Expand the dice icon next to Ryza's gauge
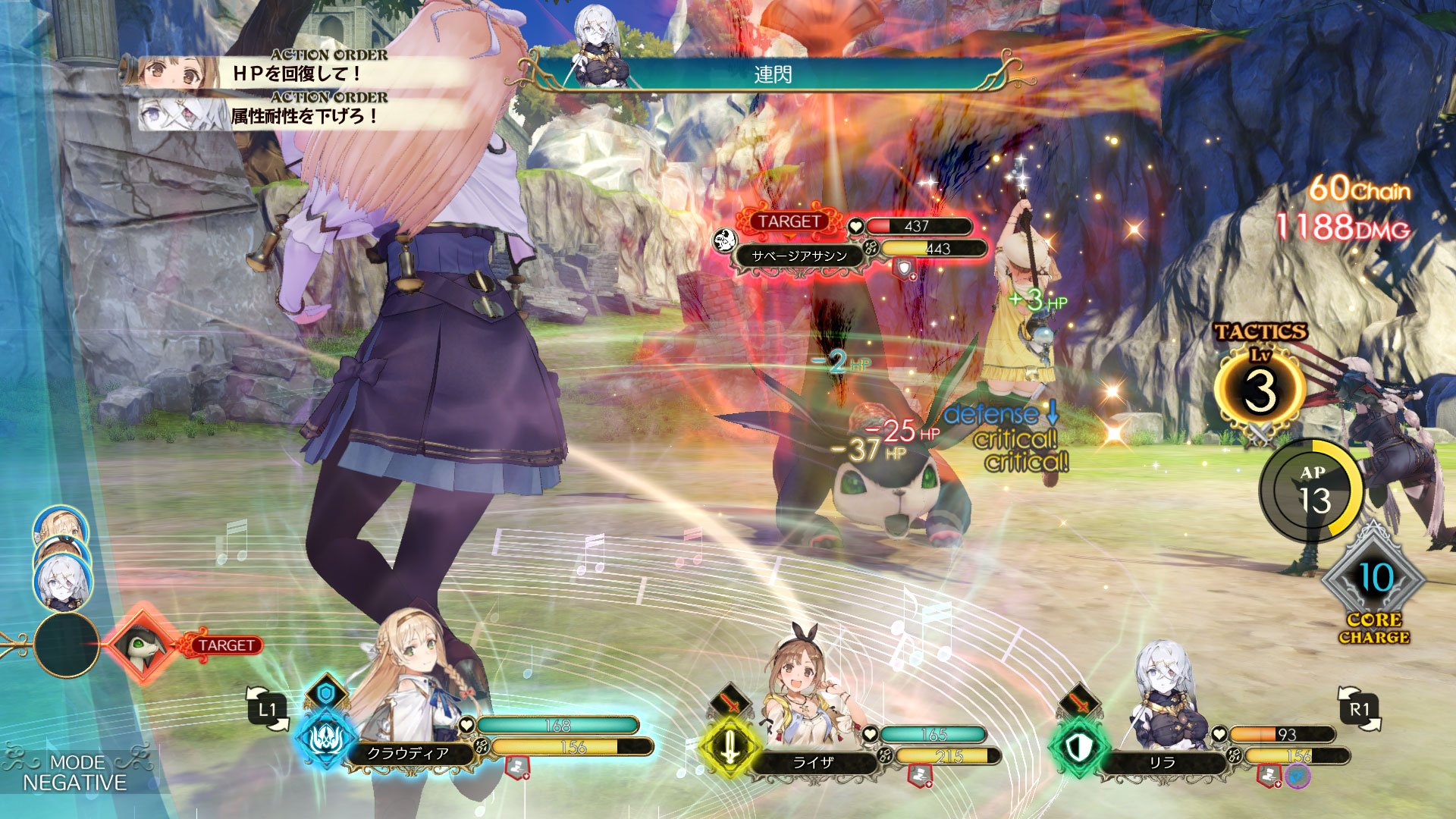This screenshot has width=1456, height=819. pyautogui.click(x=883, y=756)
